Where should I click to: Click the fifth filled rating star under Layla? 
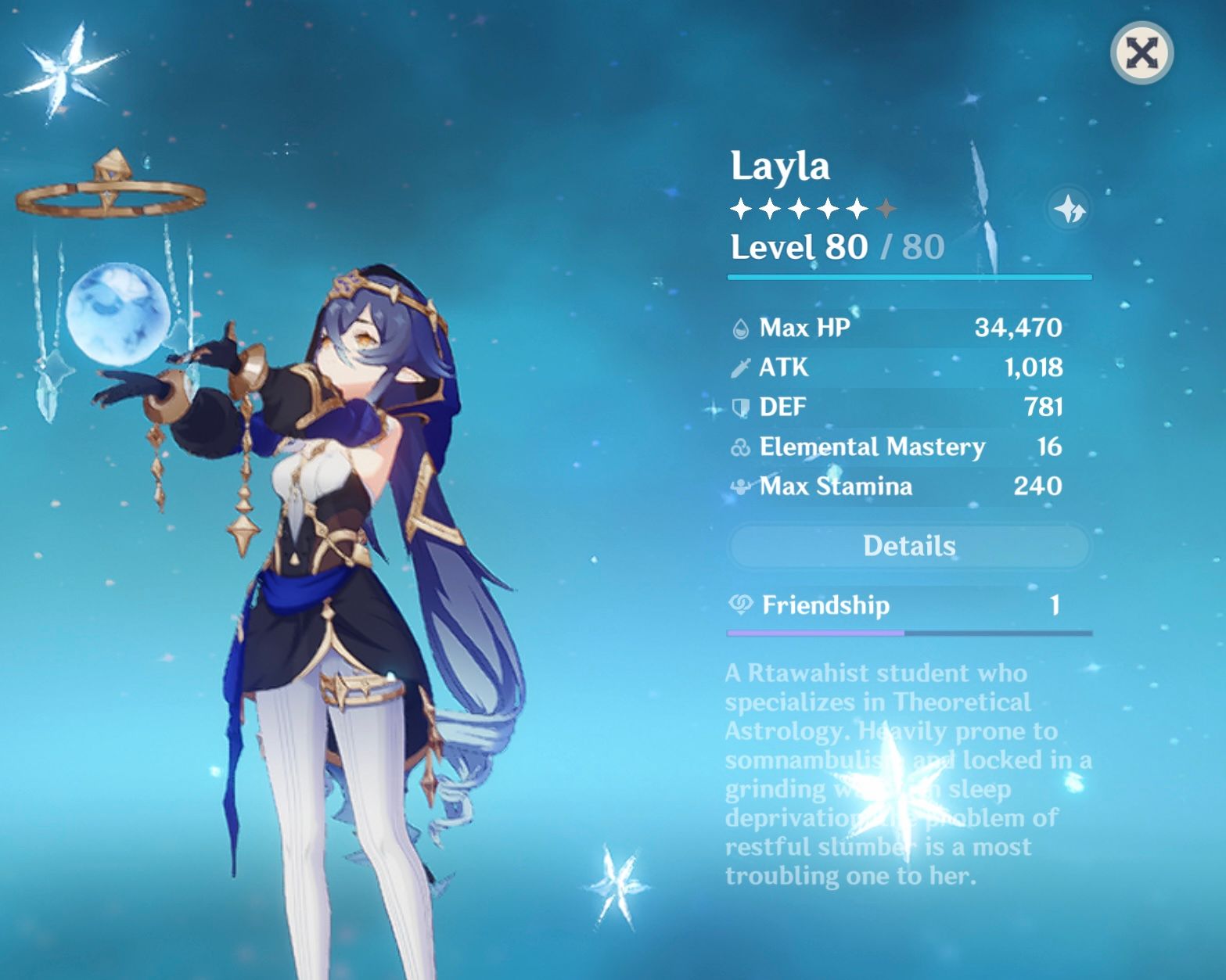coord(857,209)
